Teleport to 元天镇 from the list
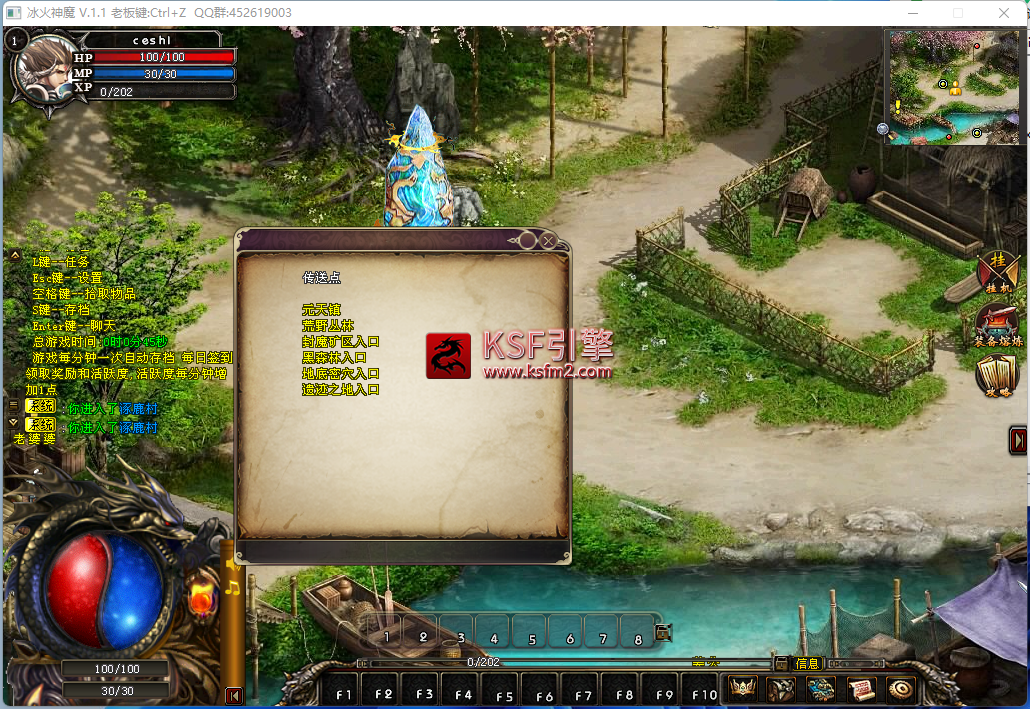 point(321,309)
